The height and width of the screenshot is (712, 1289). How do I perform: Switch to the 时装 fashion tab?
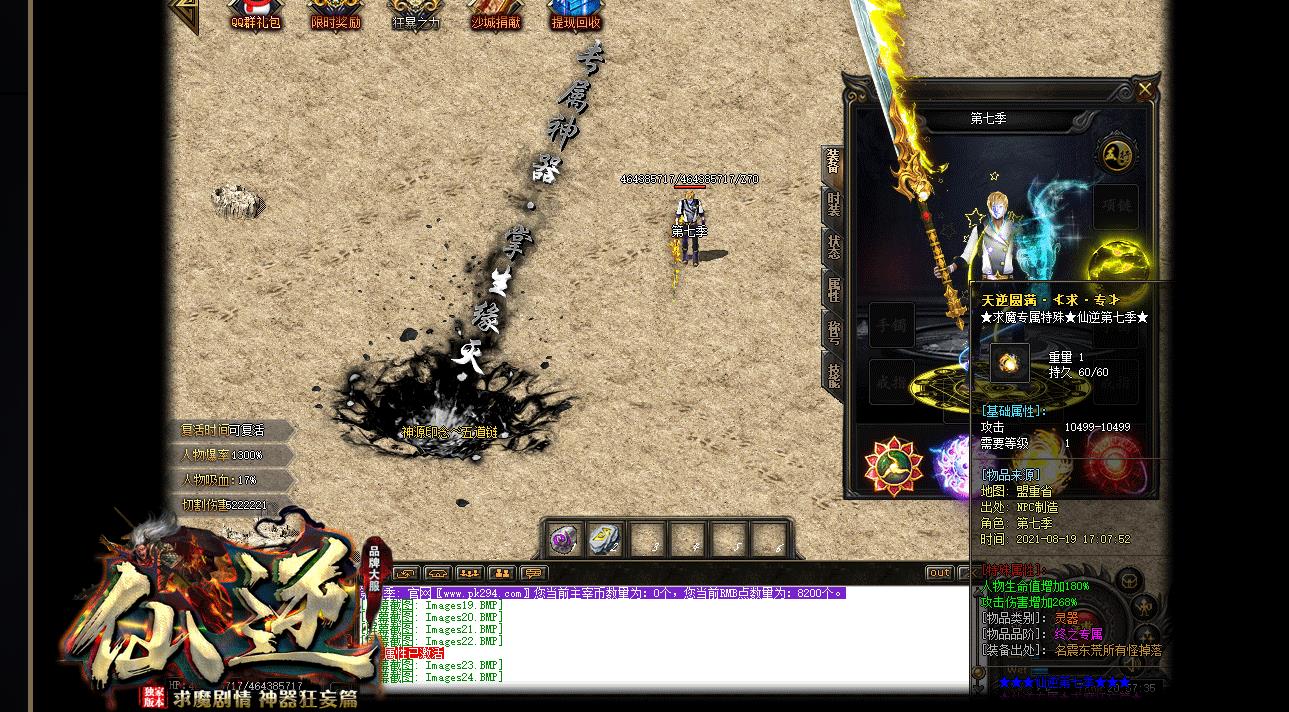(x=833, y=205)
